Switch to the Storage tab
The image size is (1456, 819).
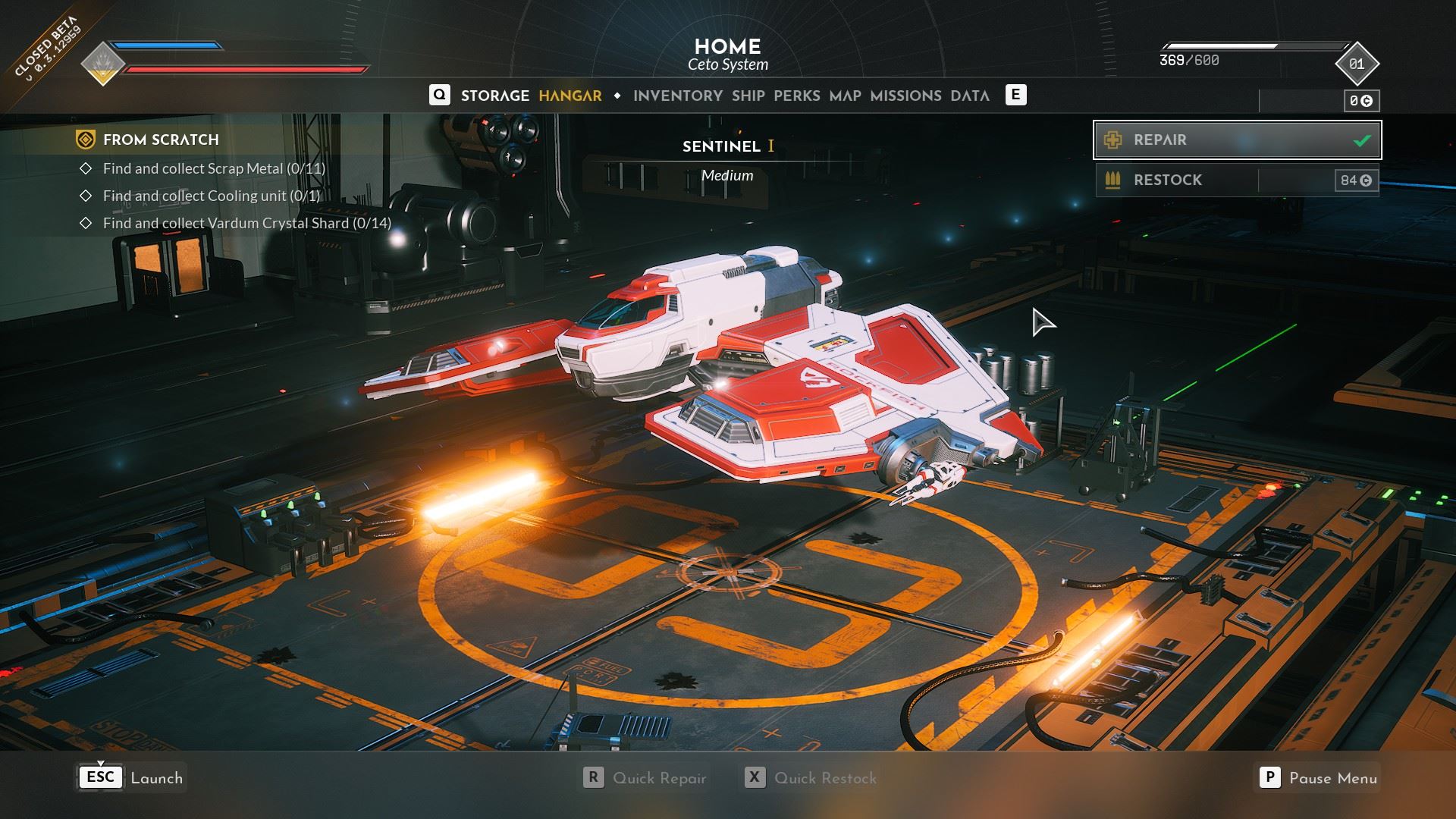(x=494, y=96)
